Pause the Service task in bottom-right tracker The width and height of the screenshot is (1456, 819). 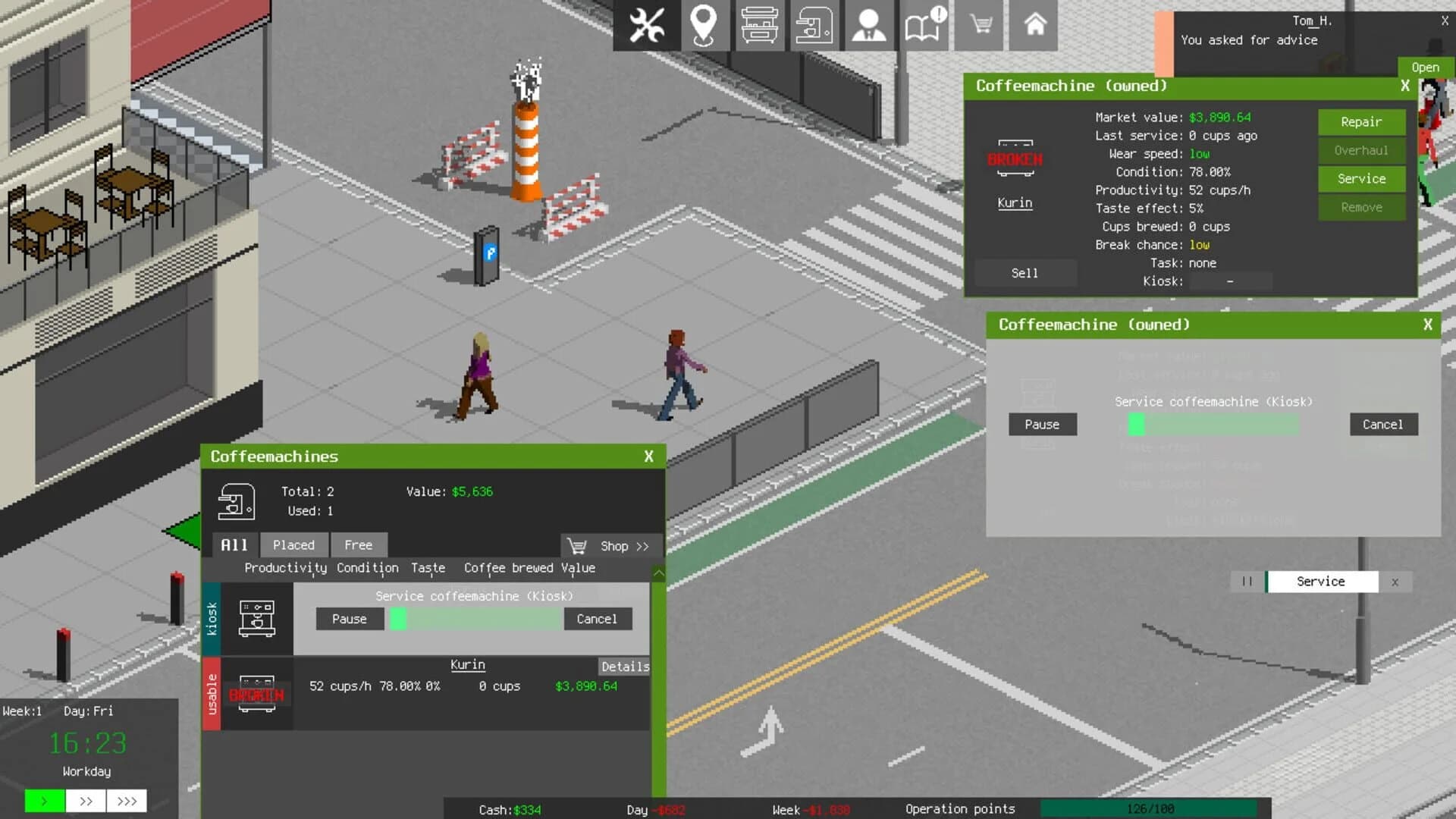pyautogui.click(x=1247, y=582)
